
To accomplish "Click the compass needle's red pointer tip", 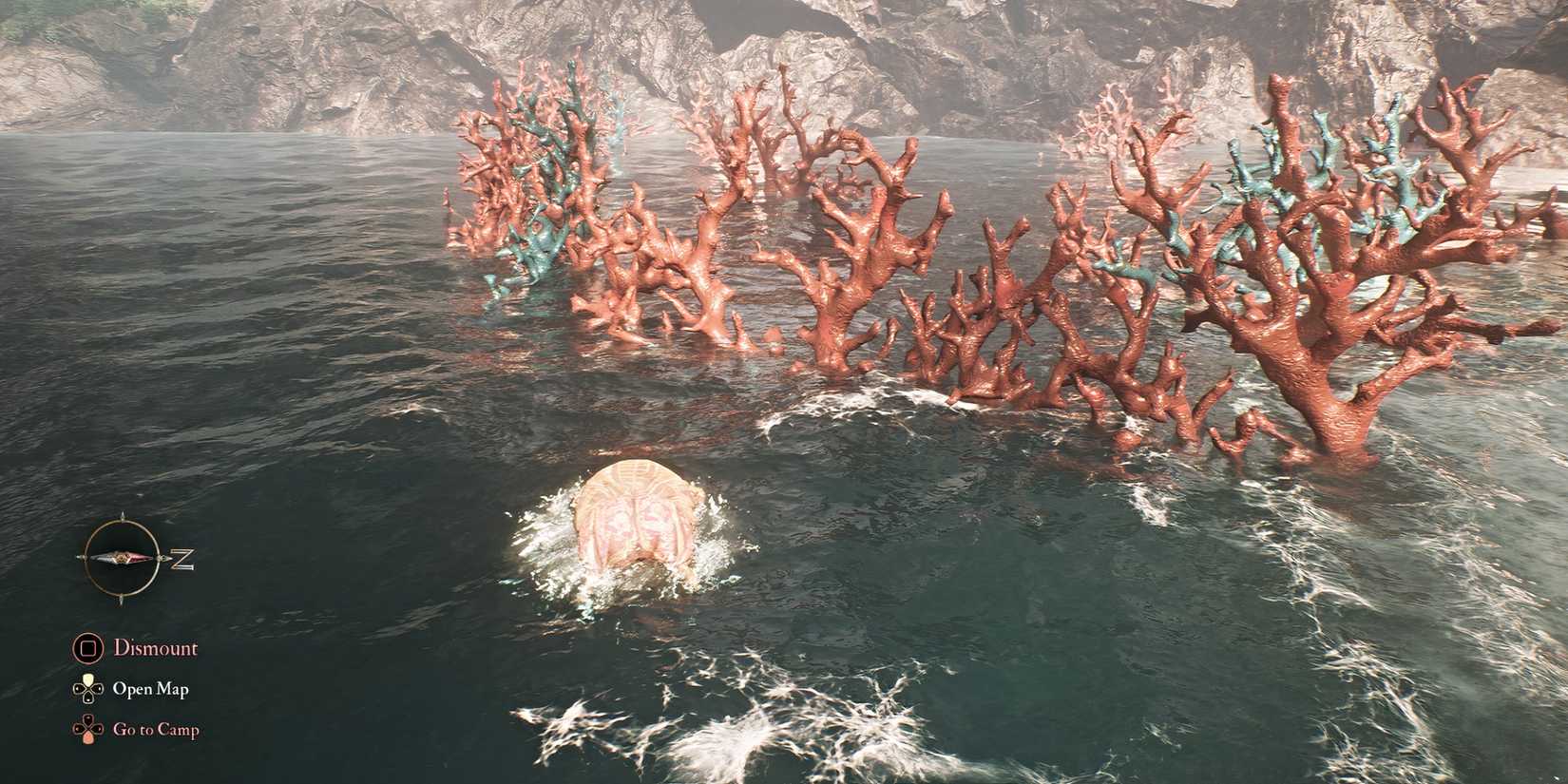I will click(152, 559).
